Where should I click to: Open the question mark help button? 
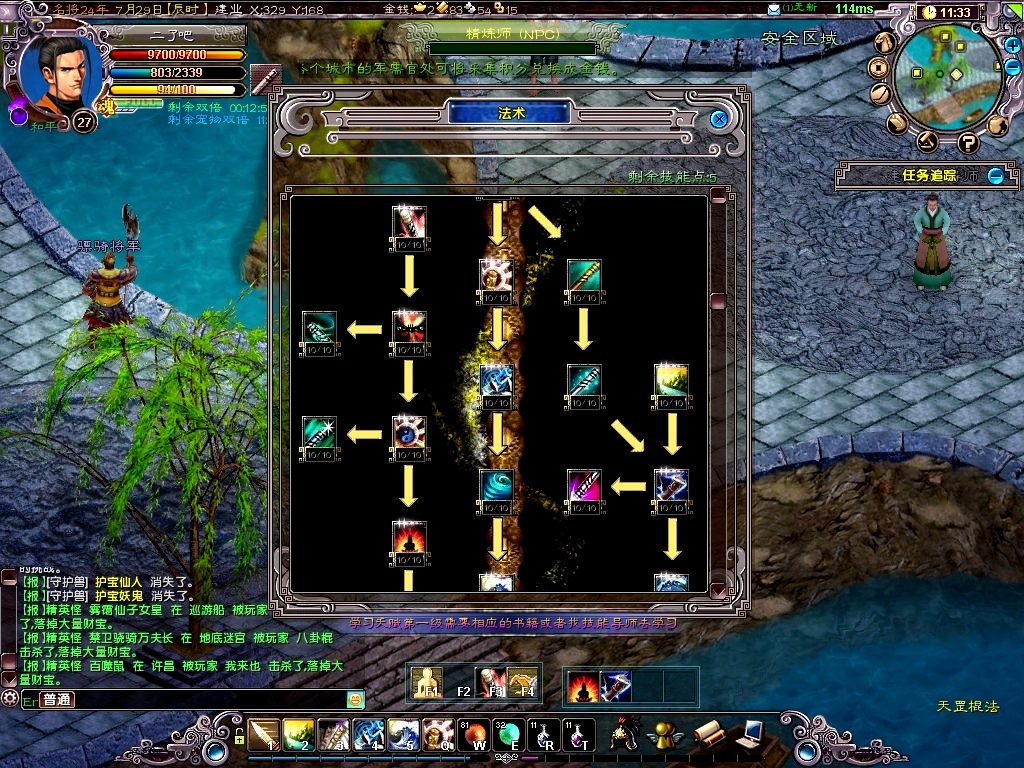967,142
